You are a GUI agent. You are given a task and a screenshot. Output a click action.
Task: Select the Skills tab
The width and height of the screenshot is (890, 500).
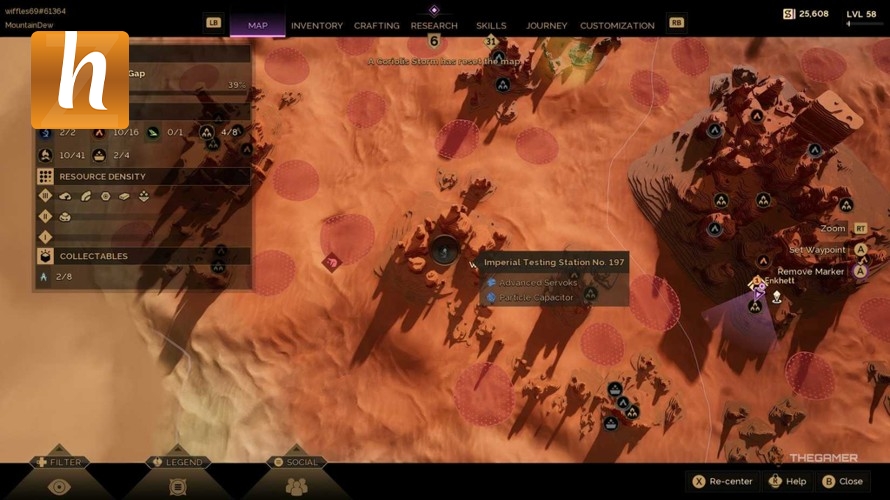coord(491,25)
